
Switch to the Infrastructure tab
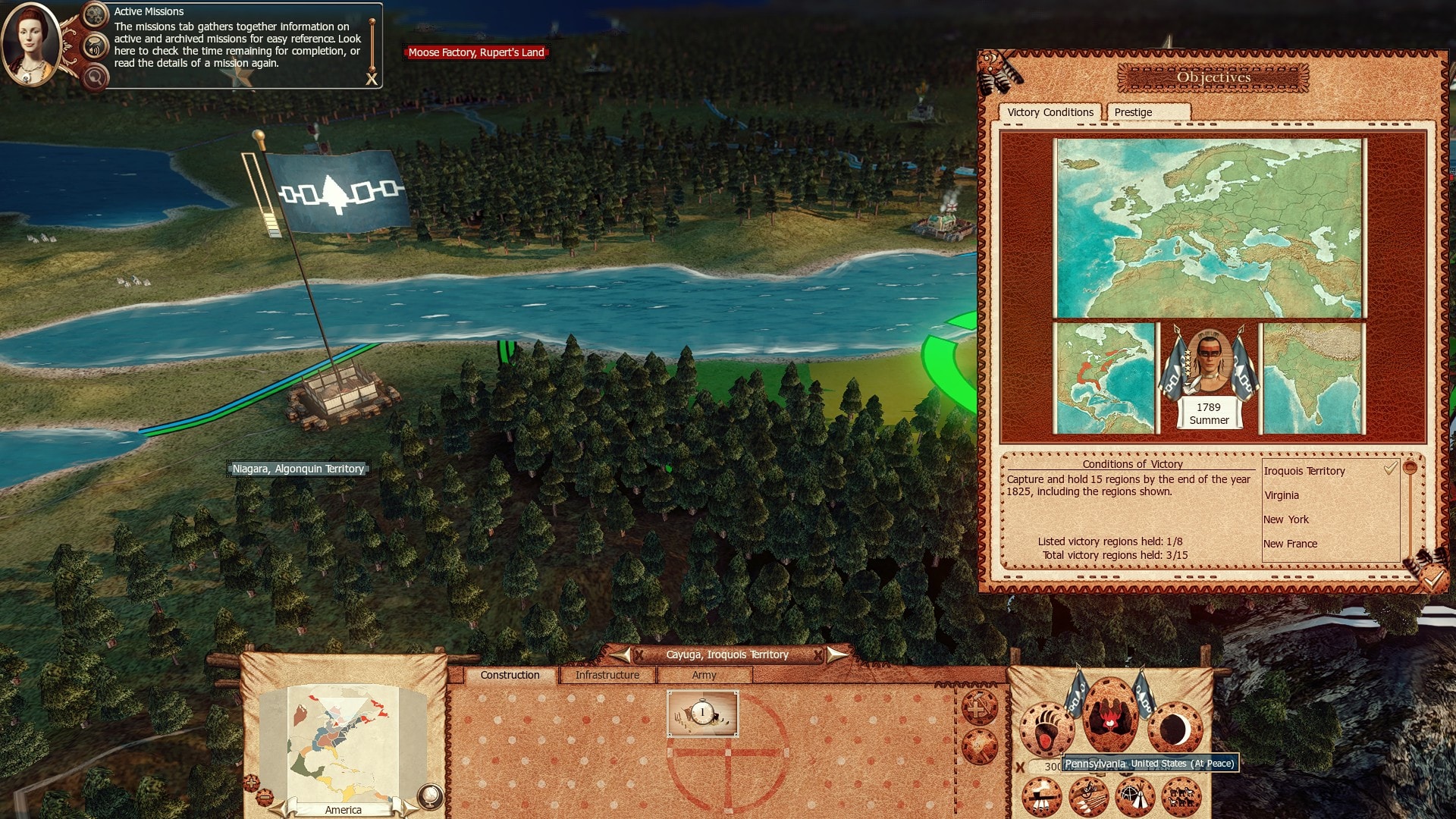(x=607, y=675)
